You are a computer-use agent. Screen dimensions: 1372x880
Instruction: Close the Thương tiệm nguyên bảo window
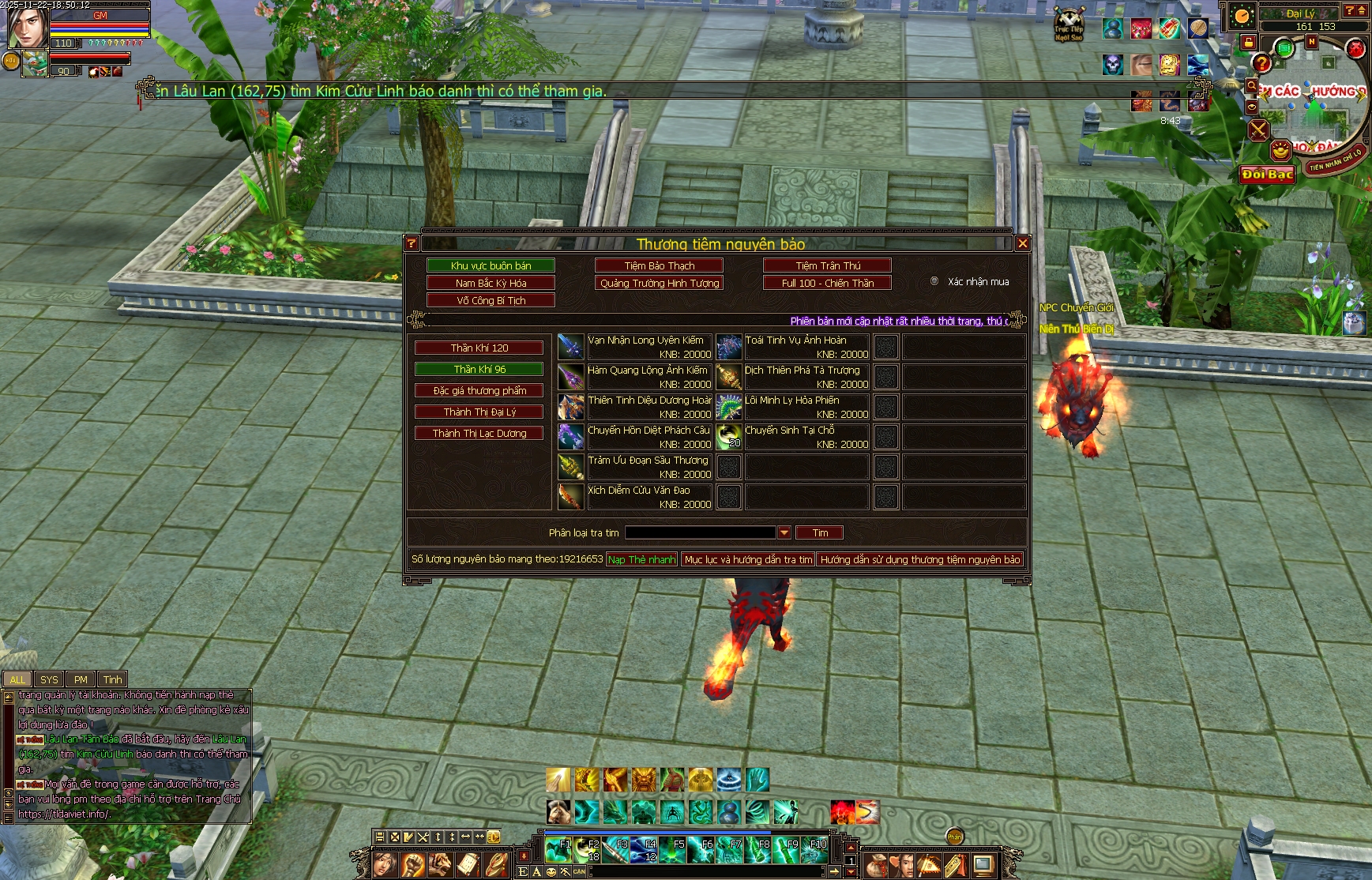[x=1022, y=243]
